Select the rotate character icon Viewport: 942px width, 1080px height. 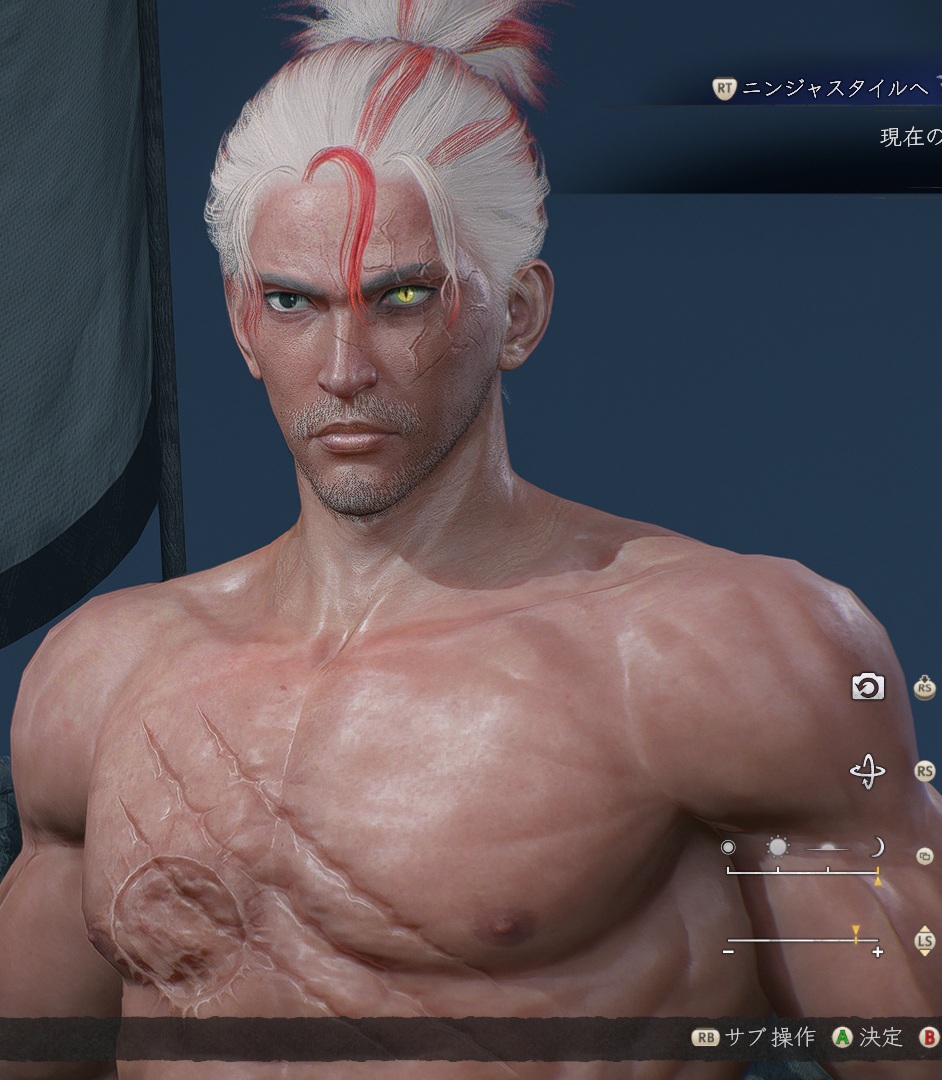pos(867,772)
